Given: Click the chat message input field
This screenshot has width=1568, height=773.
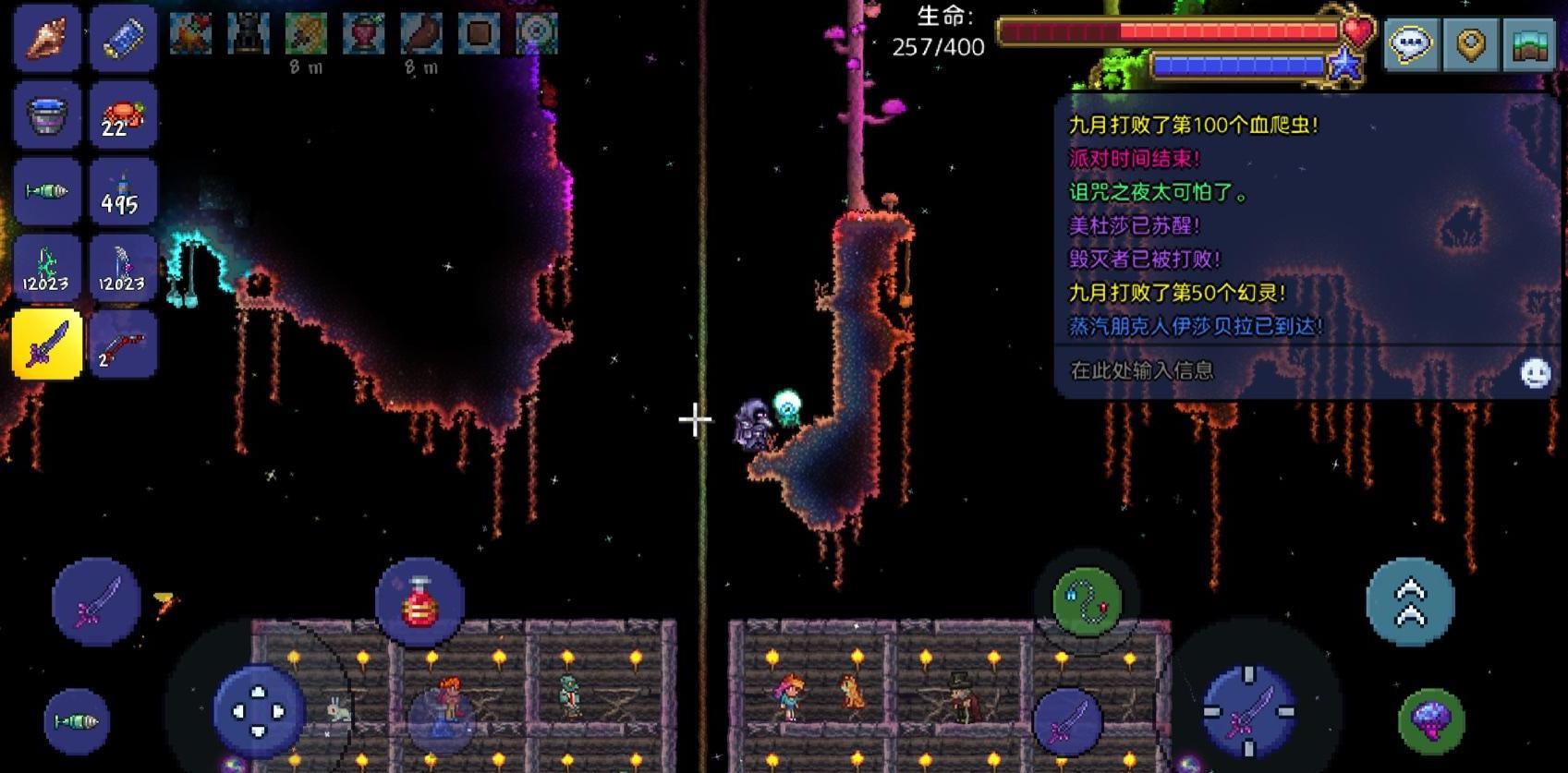Looking at the screenshot, I should [x=1284, y=370].
